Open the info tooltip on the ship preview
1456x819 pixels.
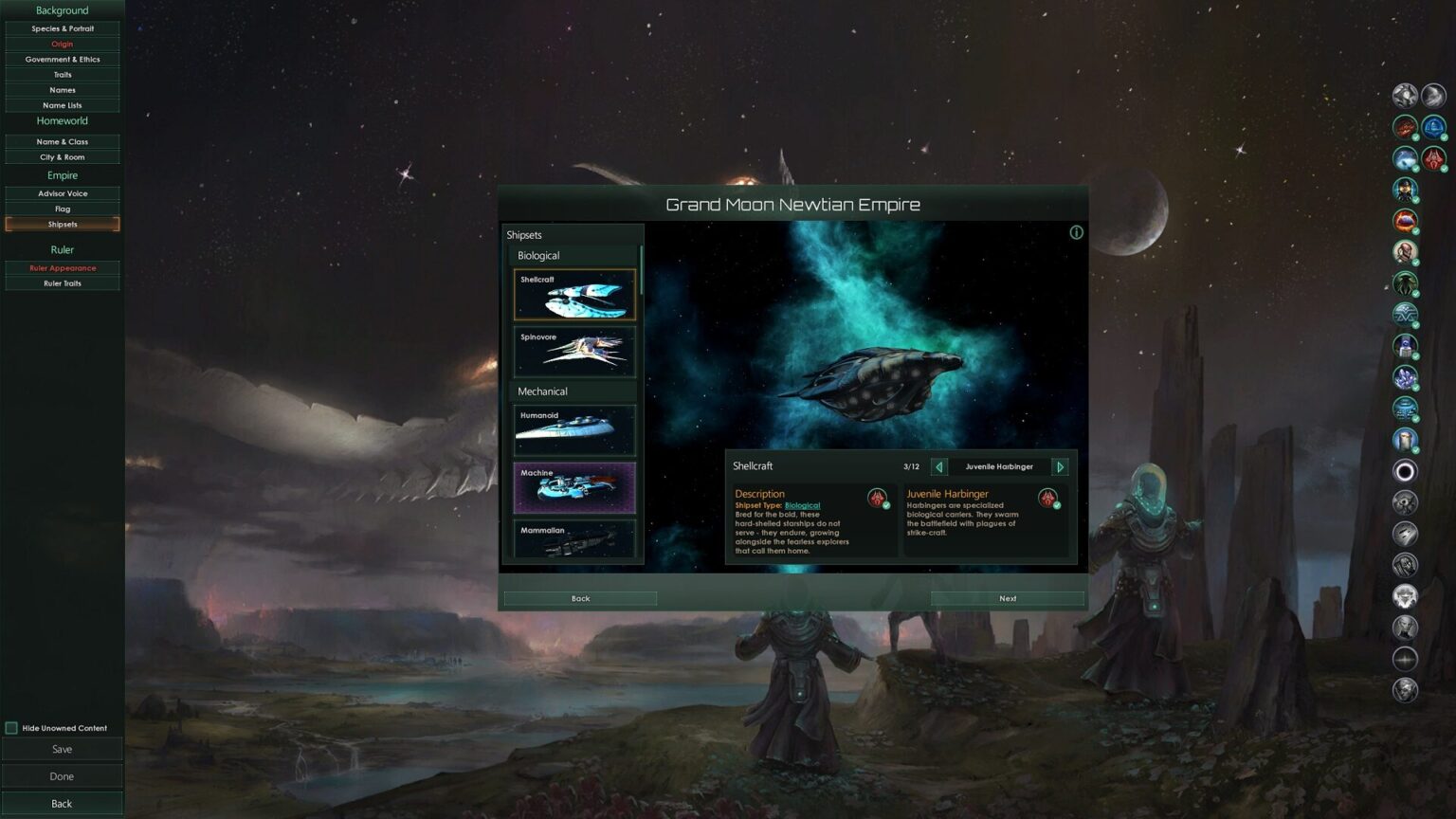point(1075,232)
